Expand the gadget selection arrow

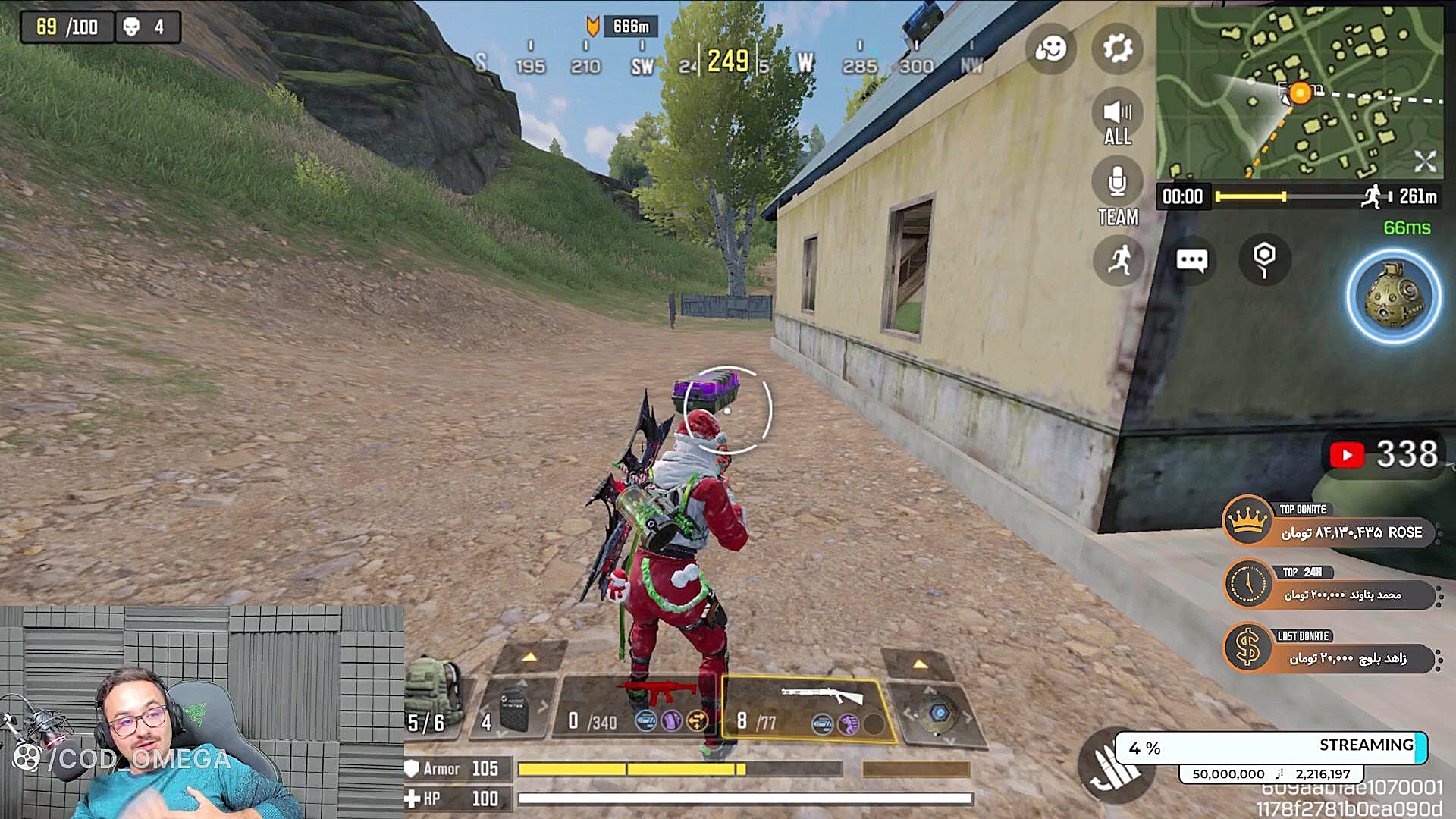(920, 664)
